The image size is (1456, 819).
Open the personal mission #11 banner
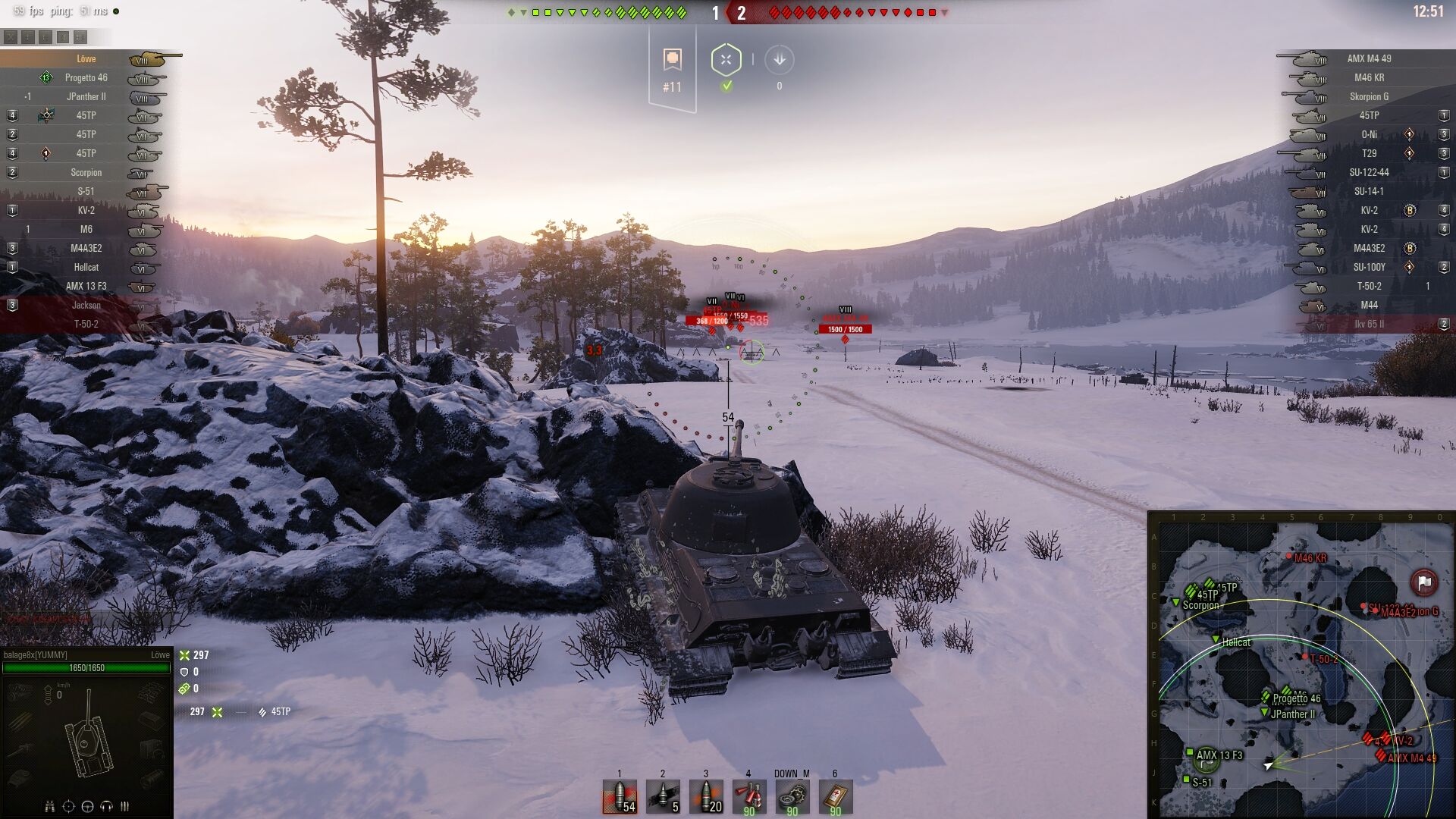coord(672,70)
